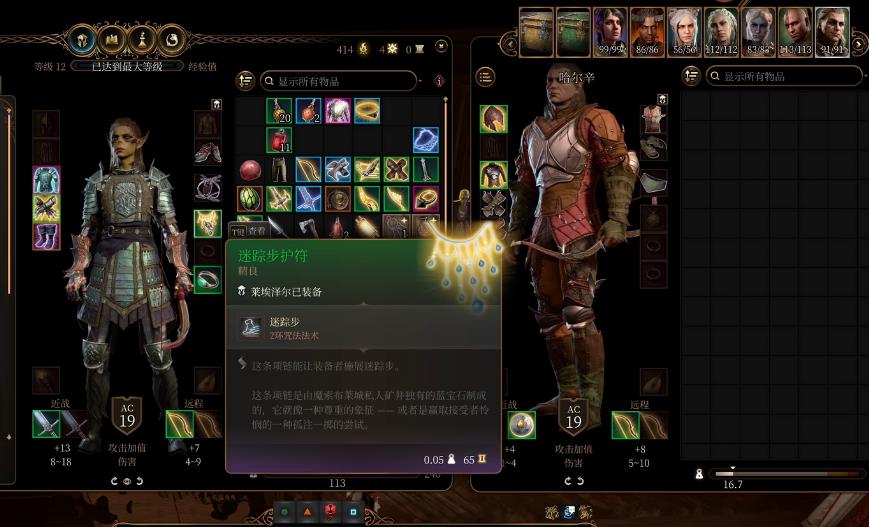Select the equipped purple boots slot

46,237
